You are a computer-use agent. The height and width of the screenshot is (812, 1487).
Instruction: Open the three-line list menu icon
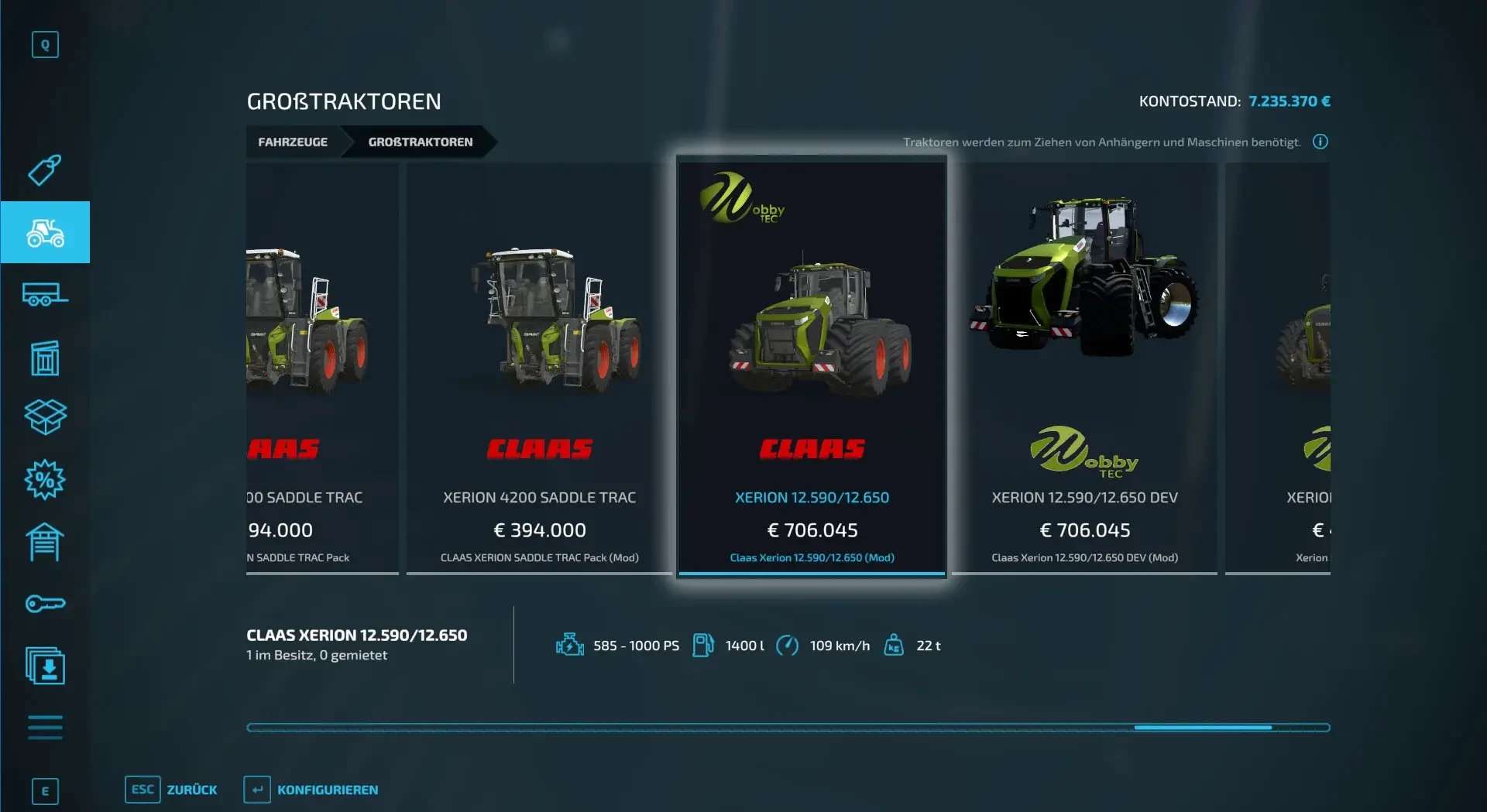tap(45, 728)
